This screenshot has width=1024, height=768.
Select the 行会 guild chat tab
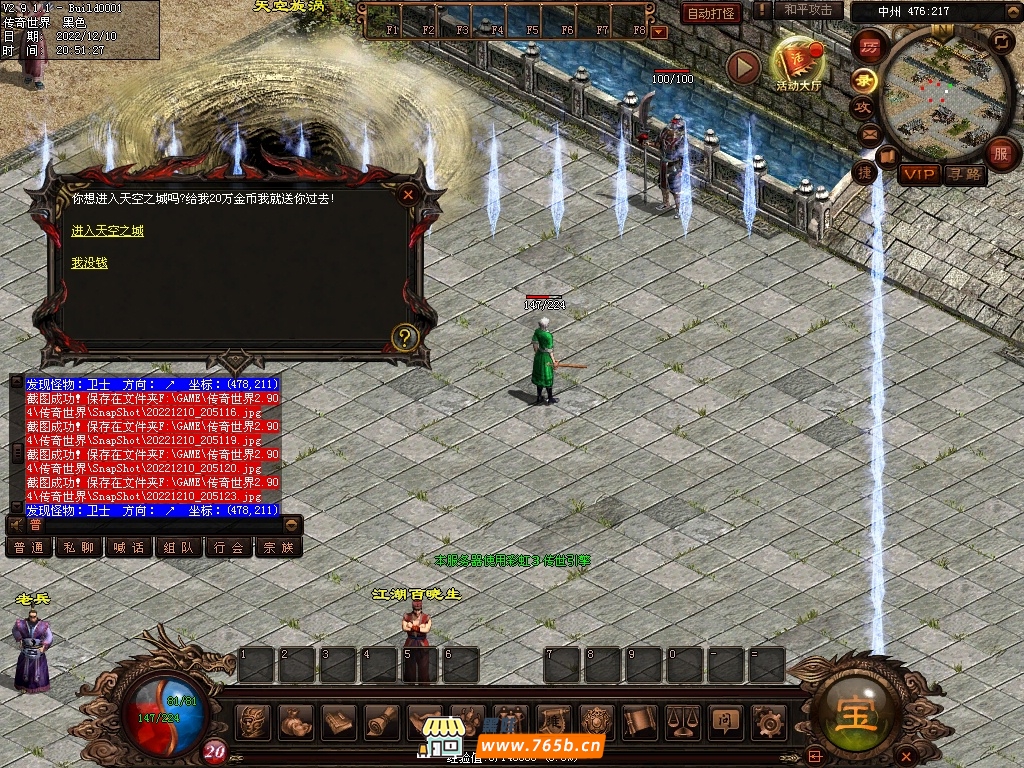click(x=229, y=548)
